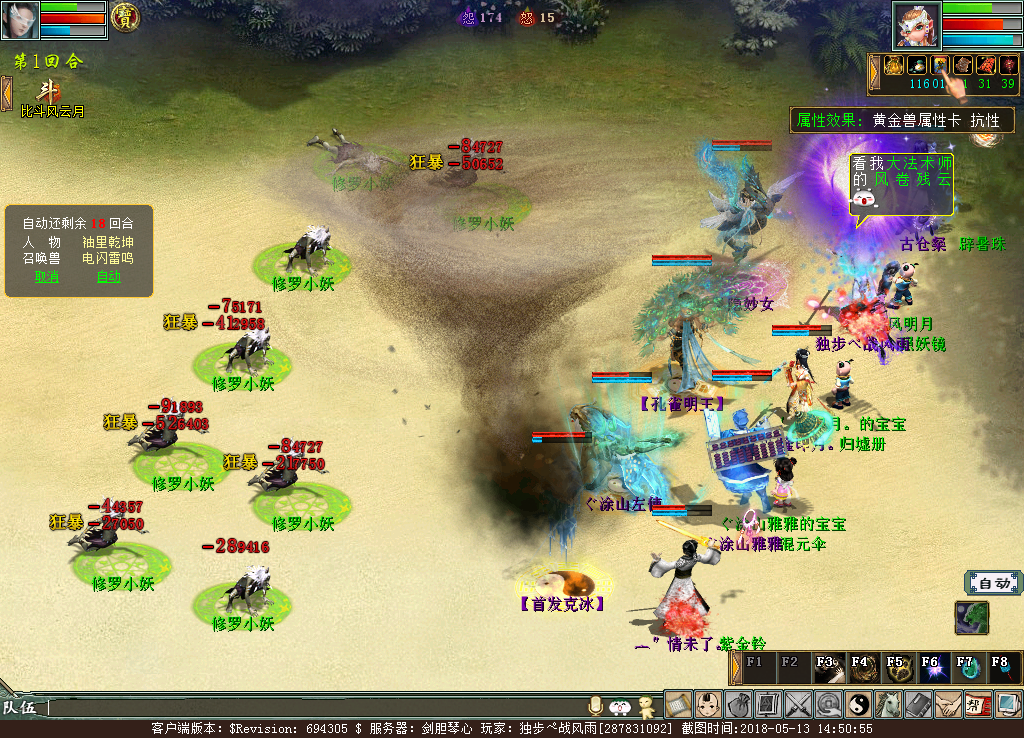Activate the F6 purple lightning skill
Viewport: 1024px width, 738px height.
click(x=931, y=667)
